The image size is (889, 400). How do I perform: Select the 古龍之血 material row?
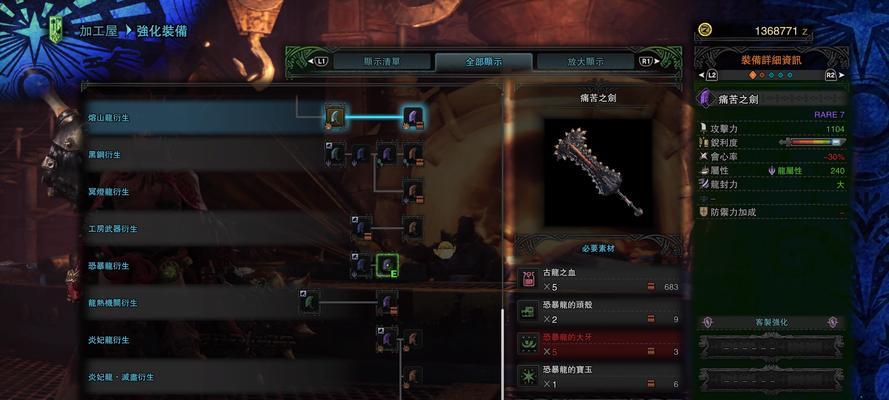[x=599, y=279]
